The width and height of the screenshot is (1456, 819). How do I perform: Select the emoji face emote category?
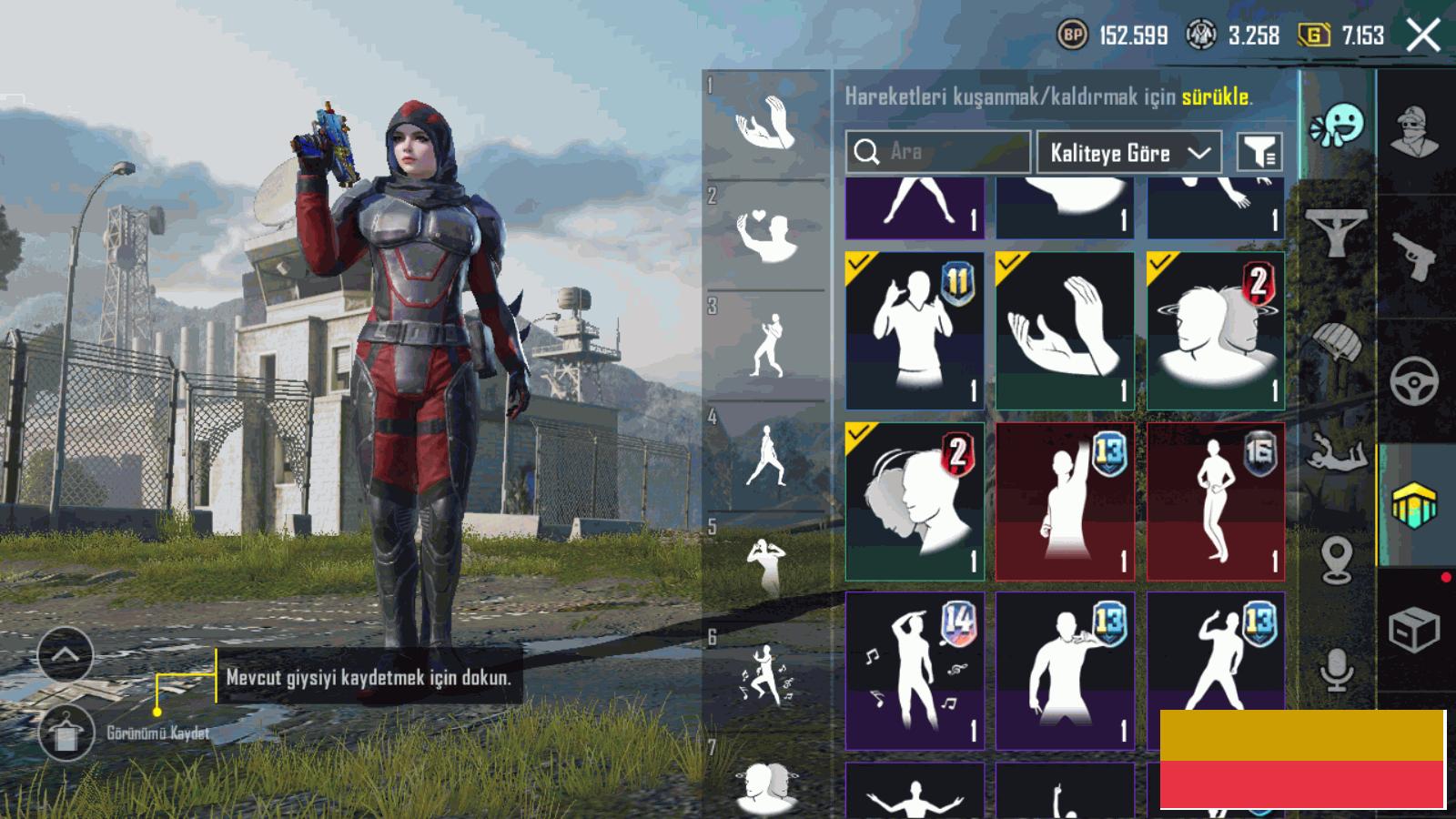[1338, 126]
